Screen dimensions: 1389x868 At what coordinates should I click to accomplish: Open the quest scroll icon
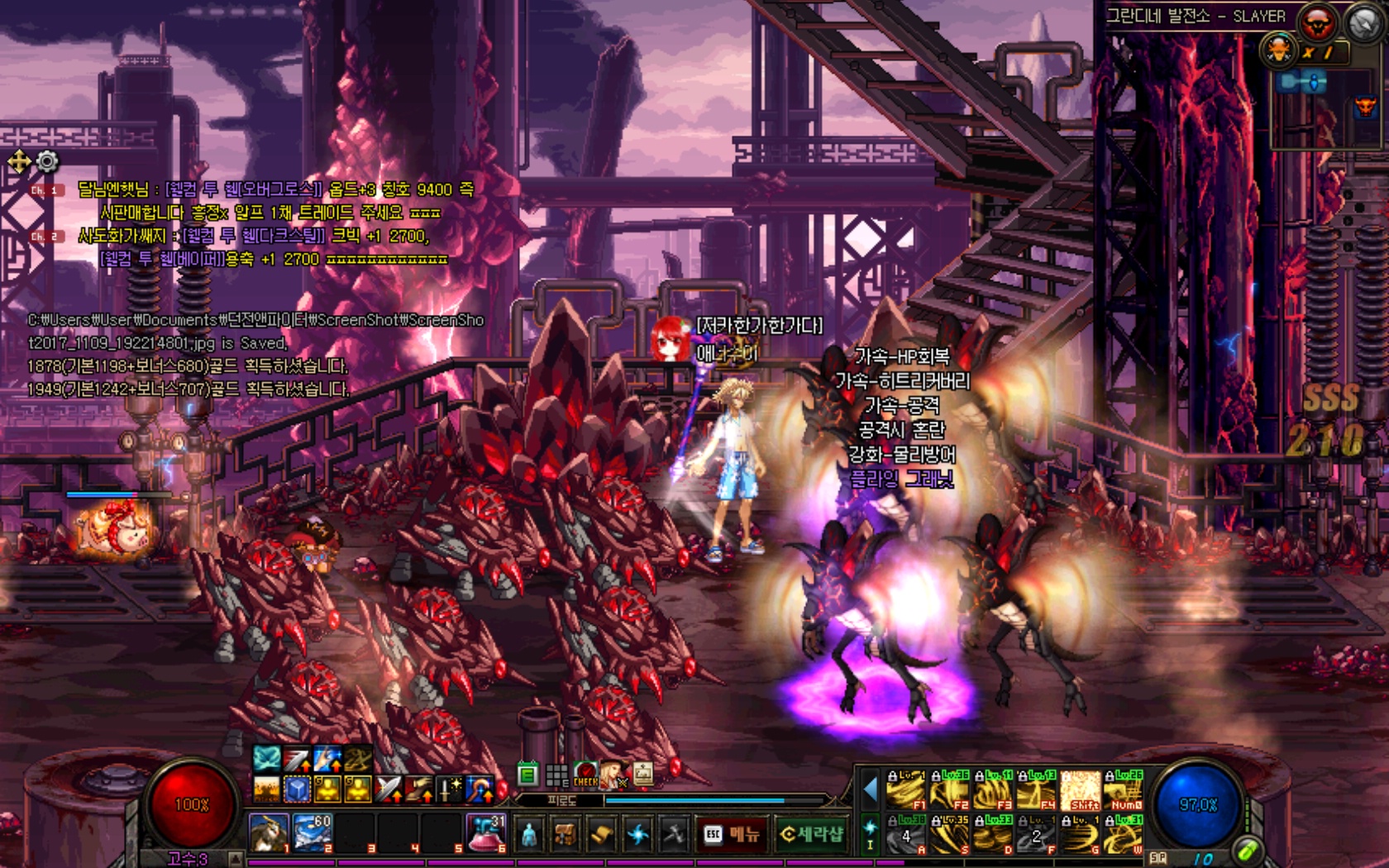(601, 835)
